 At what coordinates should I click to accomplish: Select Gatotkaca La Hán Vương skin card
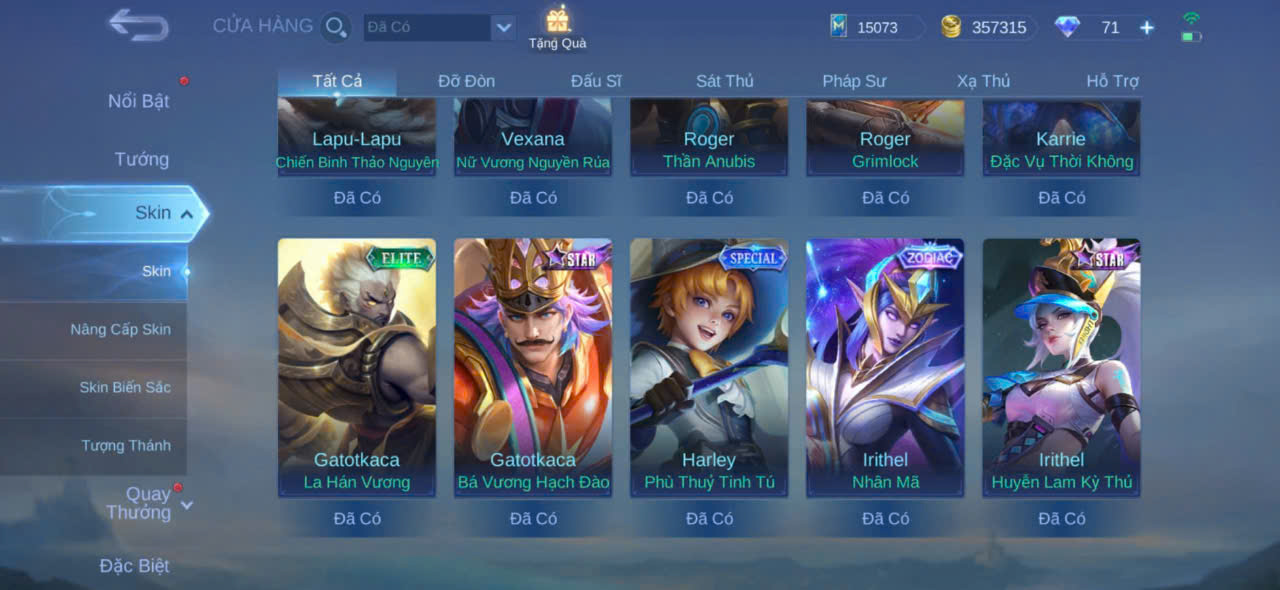(357, 367)
